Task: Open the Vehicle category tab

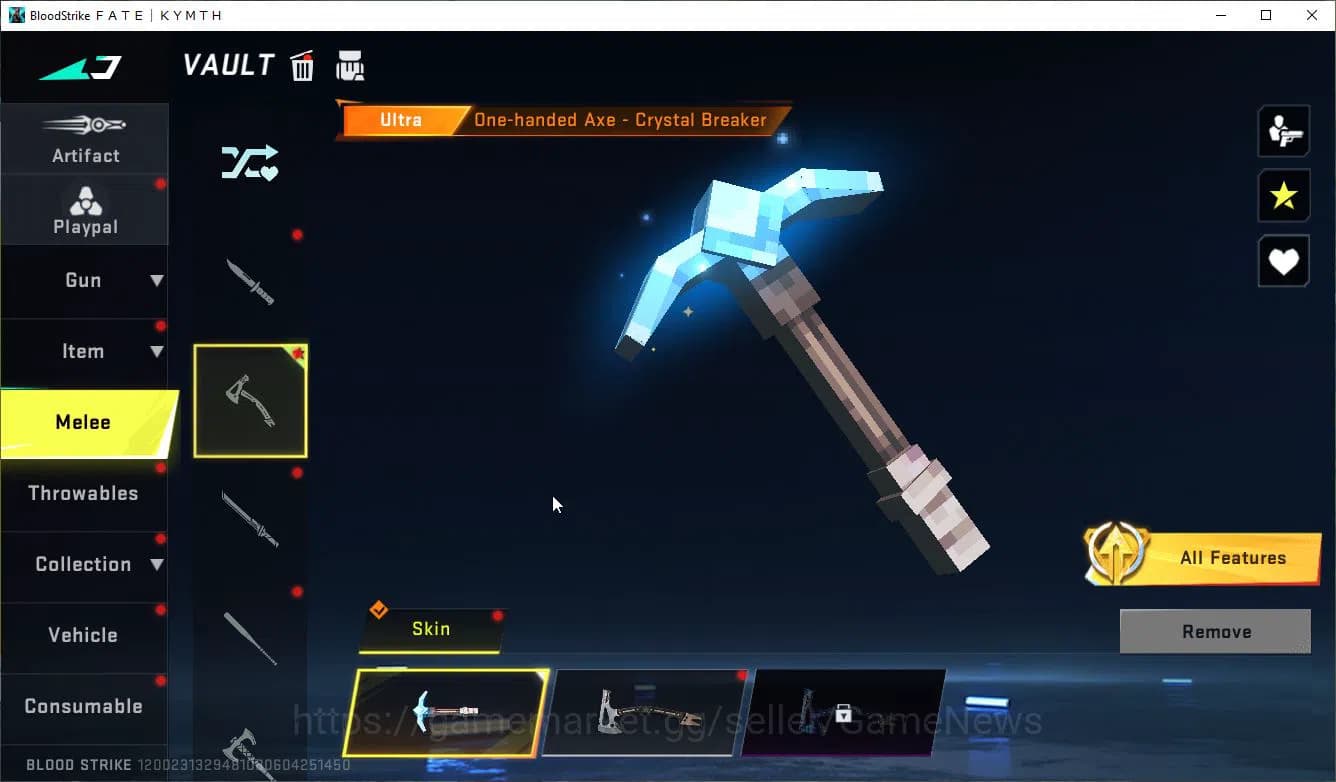Action: 85,635
